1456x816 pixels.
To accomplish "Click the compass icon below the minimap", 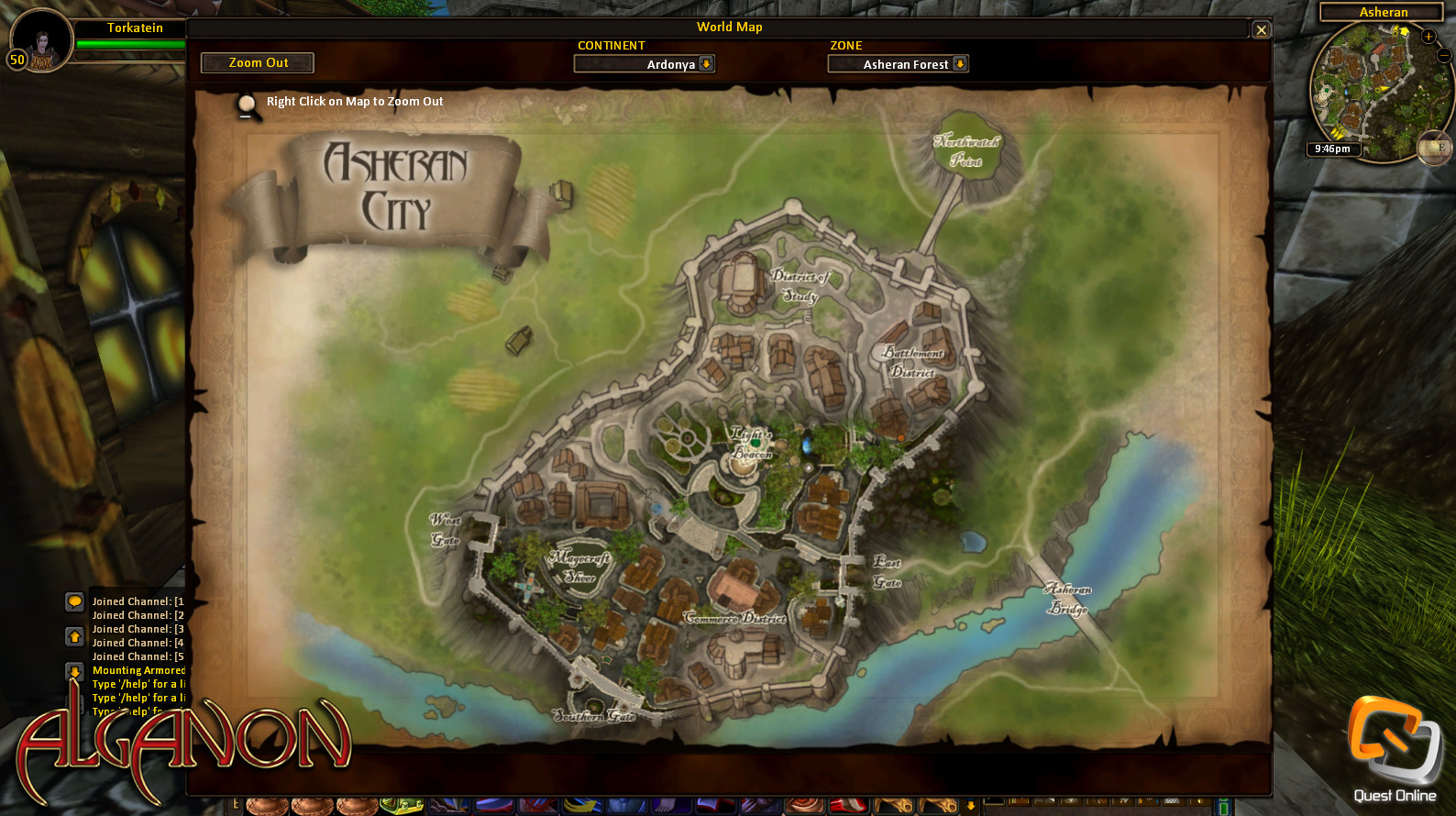I will [1435, 147].
